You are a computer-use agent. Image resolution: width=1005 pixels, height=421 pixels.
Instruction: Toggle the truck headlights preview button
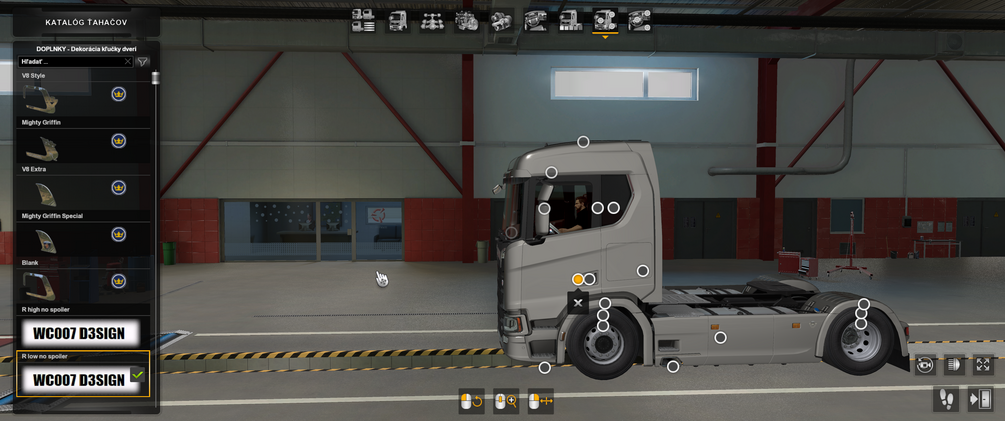coord(953,365)
